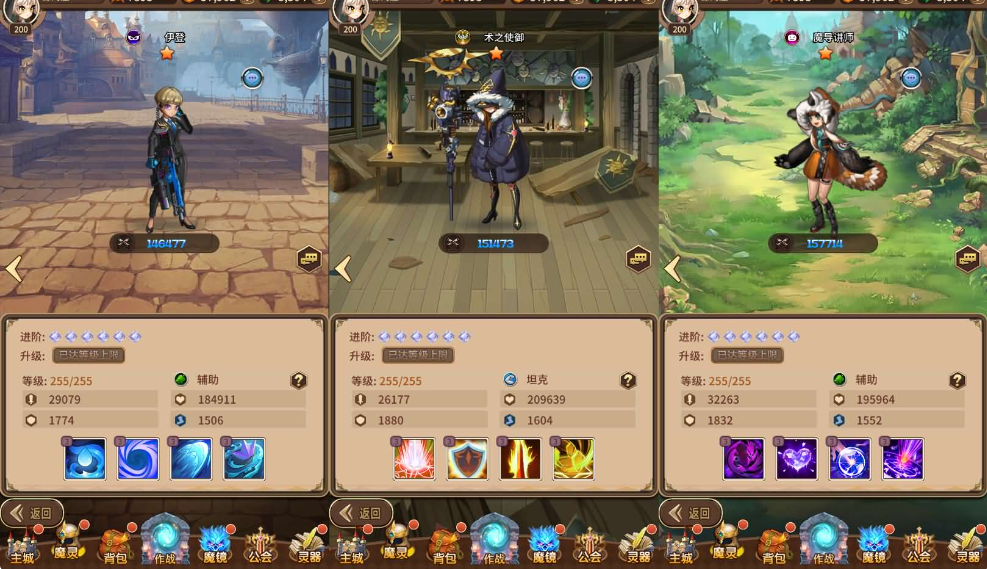Select the golden sword pillar skill
This screenshot has height=569, width=987.
click(x=520, y=459)
